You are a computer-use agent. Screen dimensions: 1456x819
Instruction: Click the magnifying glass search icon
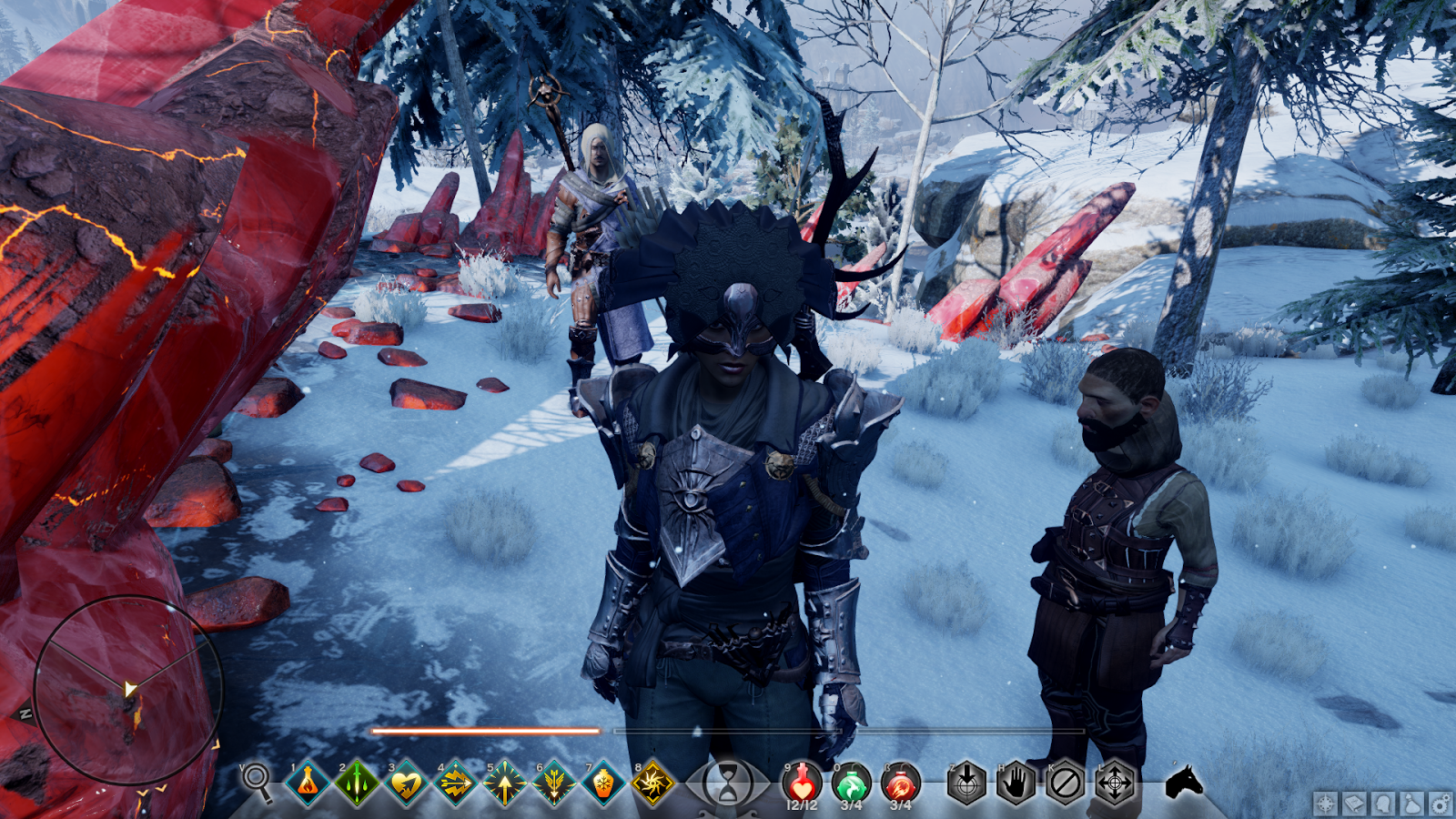click(x=258, y=782)
